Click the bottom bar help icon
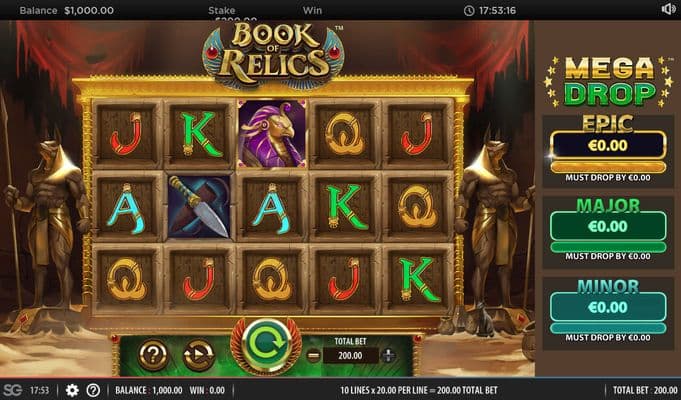Image resolution: width=681 pixels, height=400 pixels. tap(93, 390)
